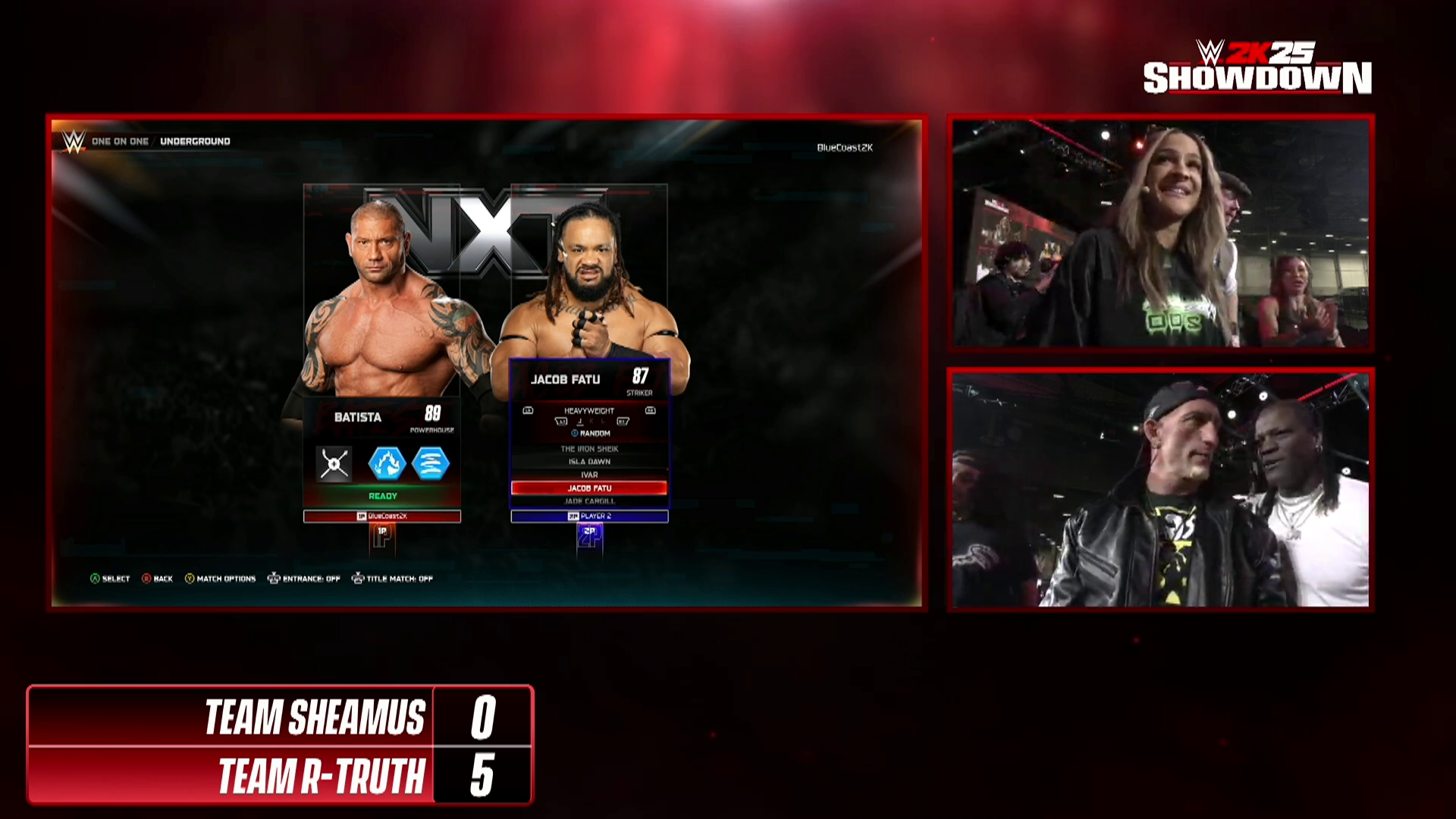Screen dimensions: 1456x819
Task: Click Batista's green Ready status bar
Action: (x=382, y=496)
